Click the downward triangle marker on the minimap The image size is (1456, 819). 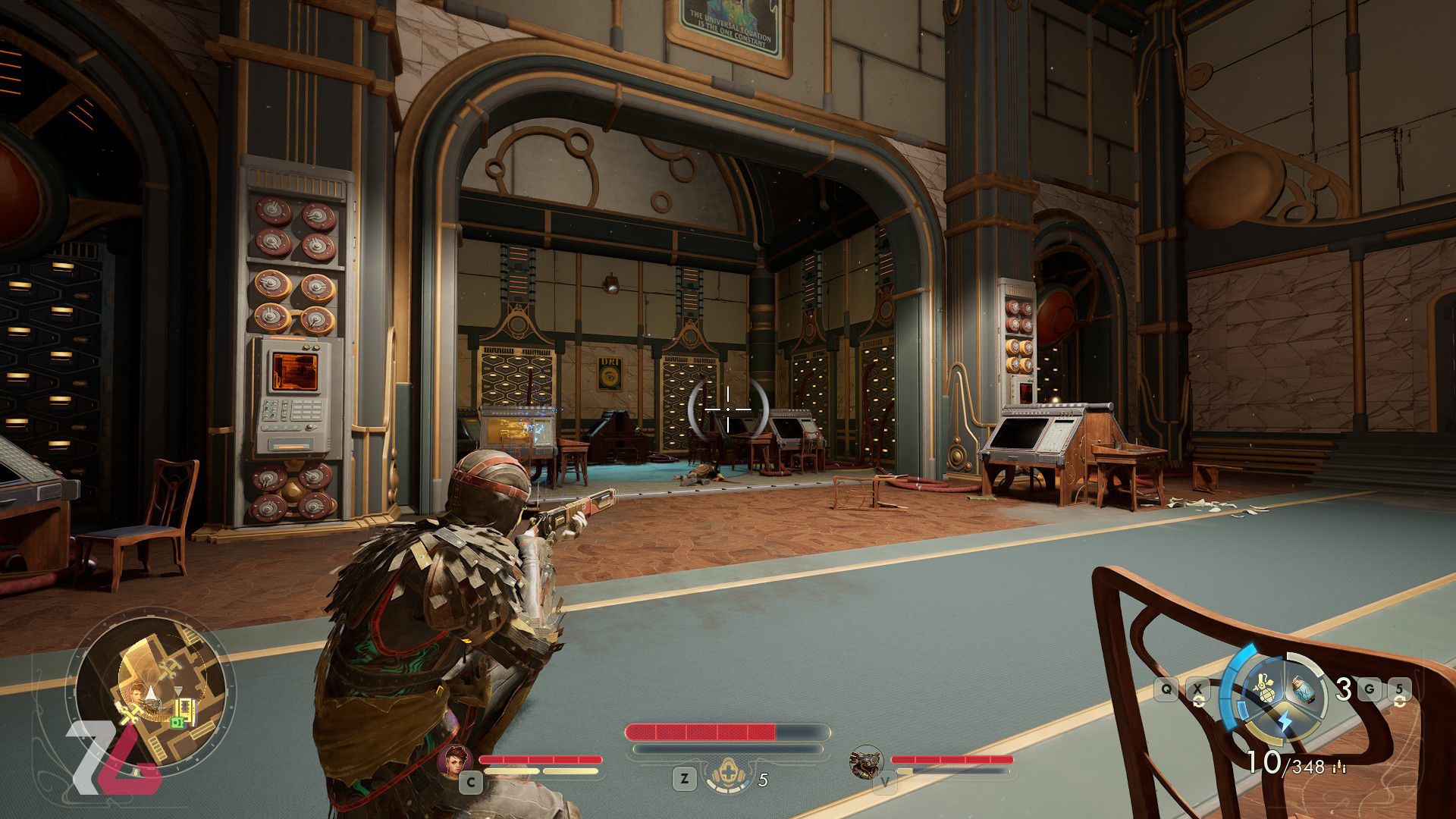[178, 690]
